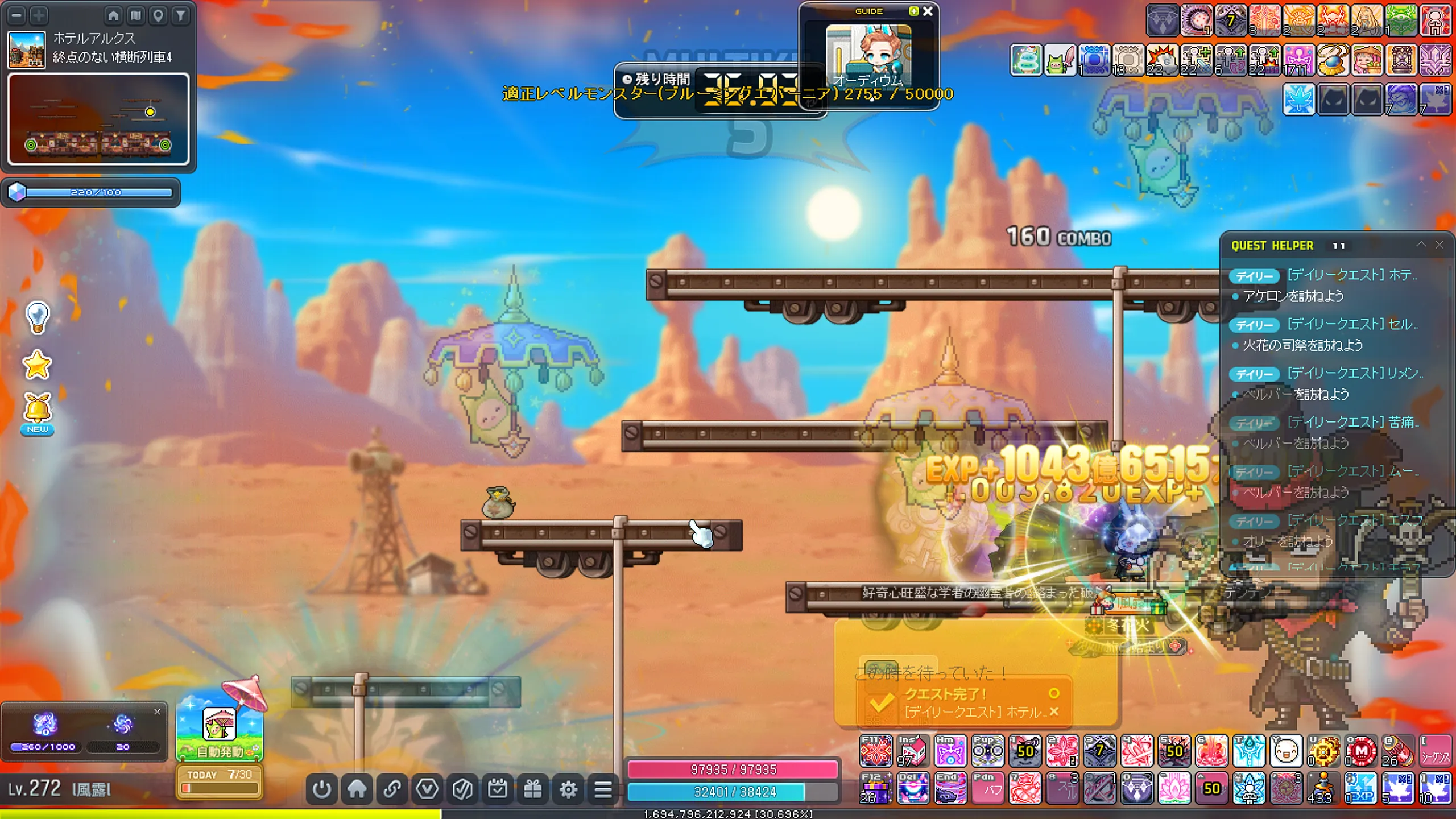This screenshot has height=819, width=1456.
Task: Click the minimap's minus zoom button
Action: (x=17, y=15)
